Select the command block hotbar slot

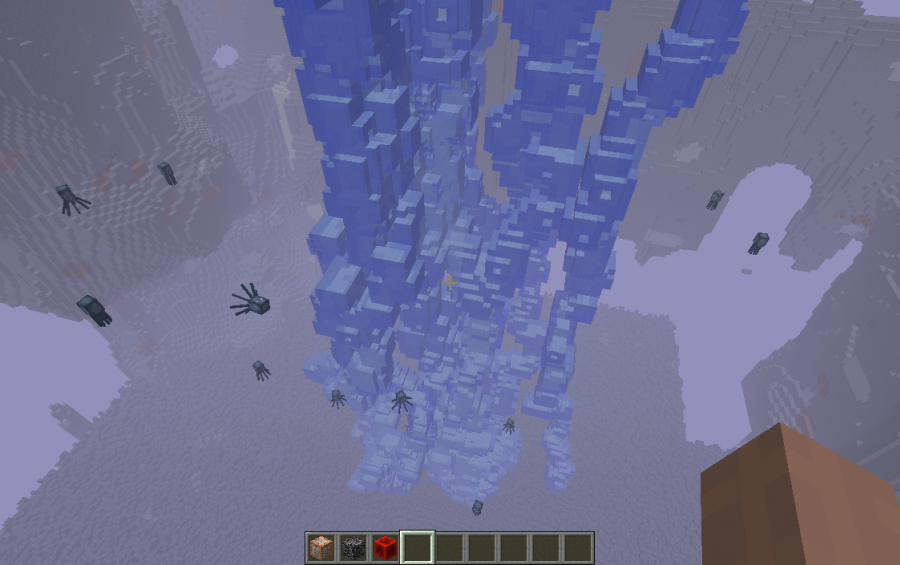click(321, 547)
